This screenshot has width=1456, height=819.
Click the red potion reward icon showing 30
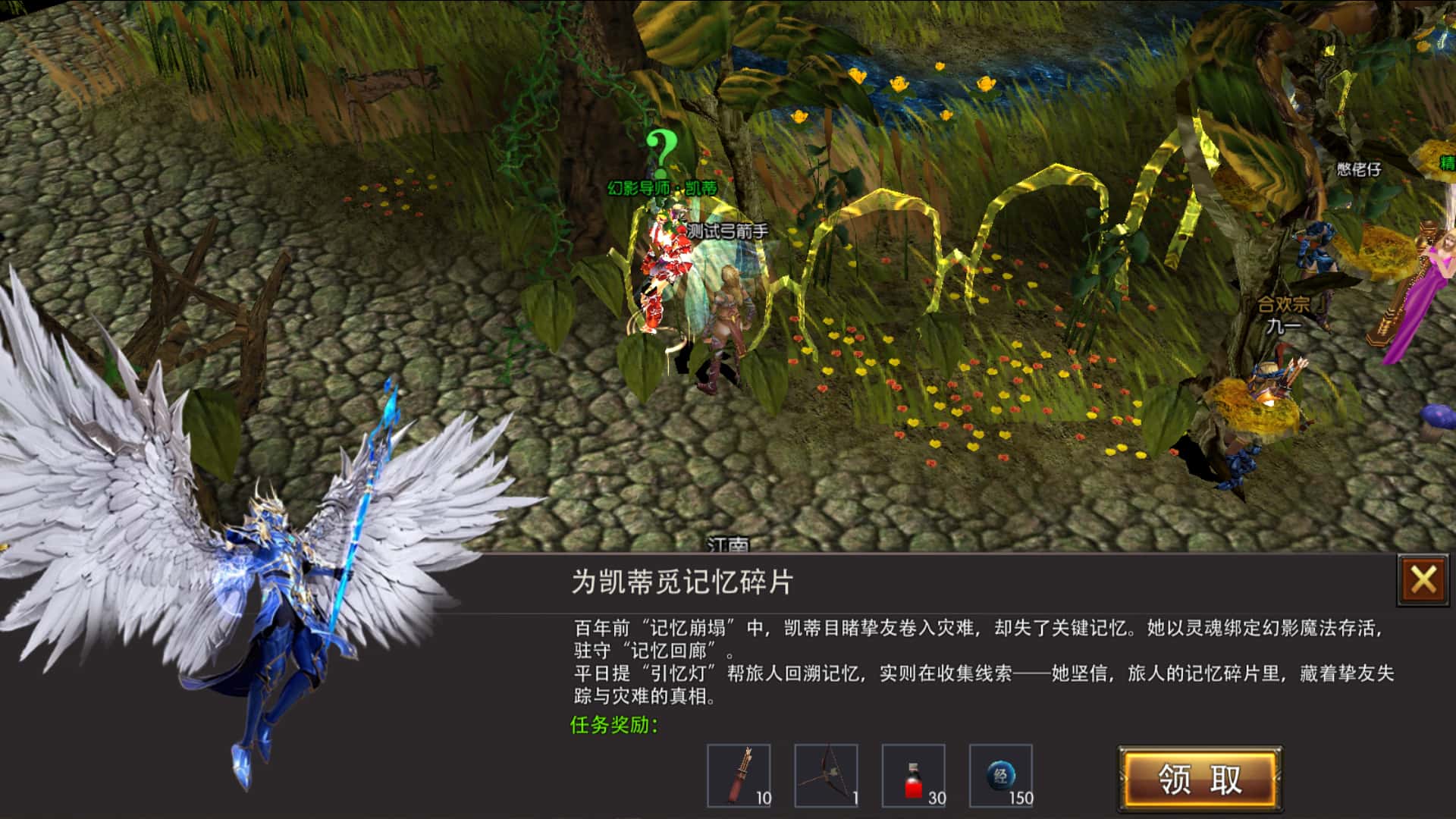pos(914,775)
